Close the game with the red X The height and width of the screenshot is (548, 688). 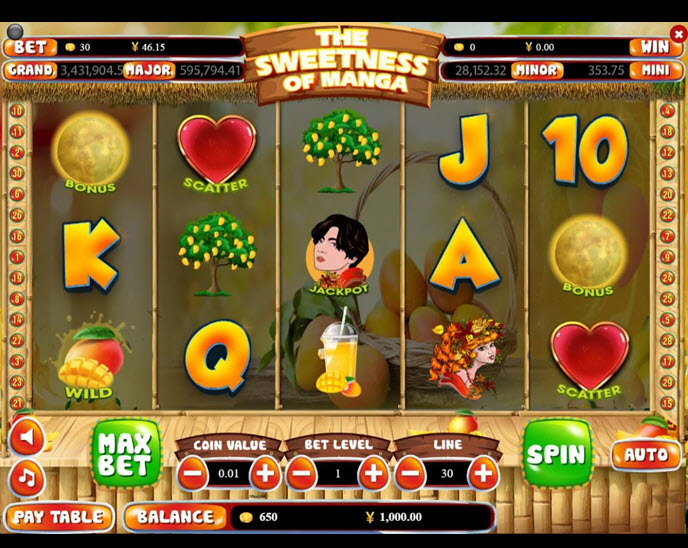click(679, 34)
